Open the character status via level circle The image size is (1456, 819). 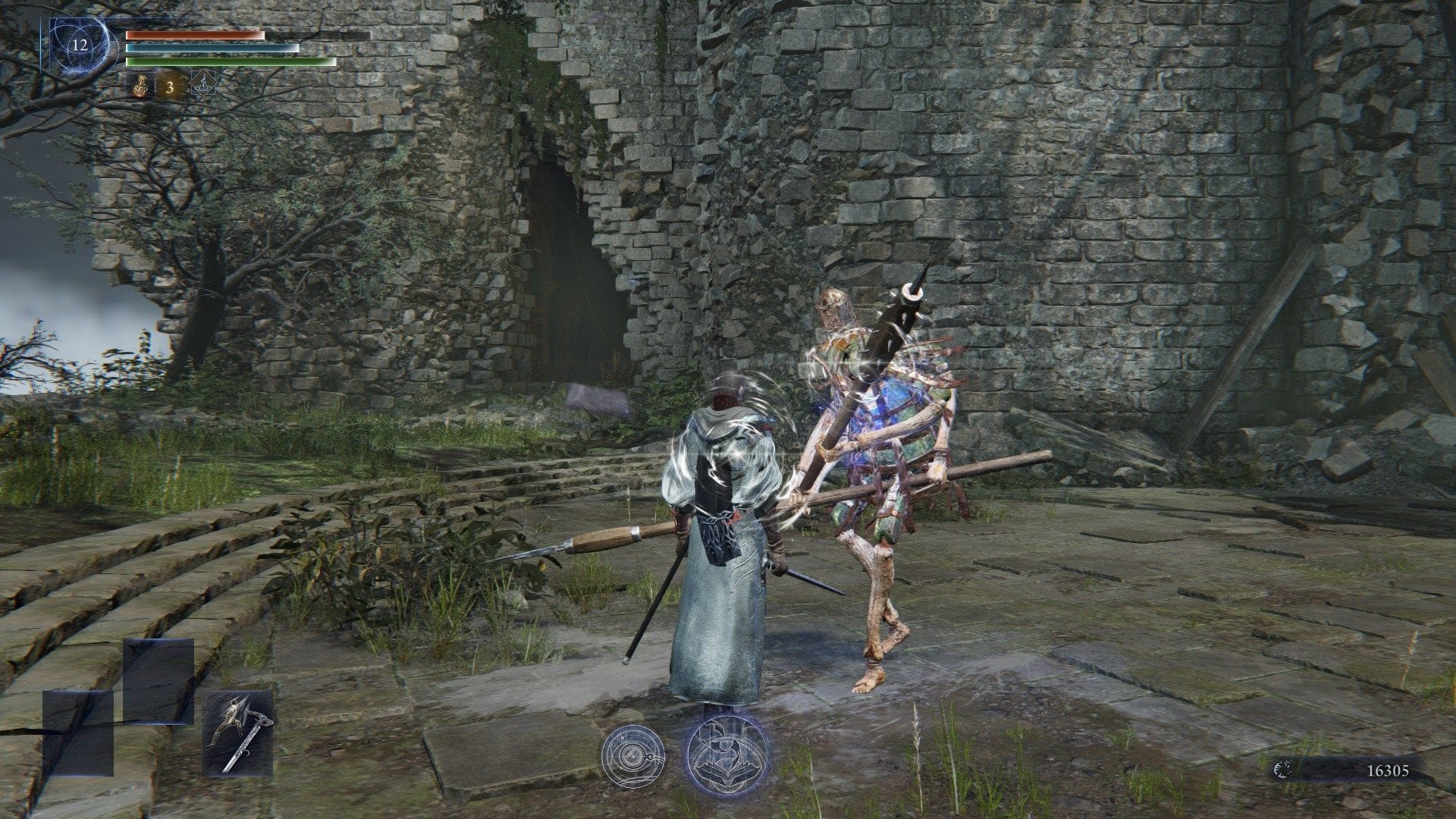pyautogui.click(x=80, y=44)
